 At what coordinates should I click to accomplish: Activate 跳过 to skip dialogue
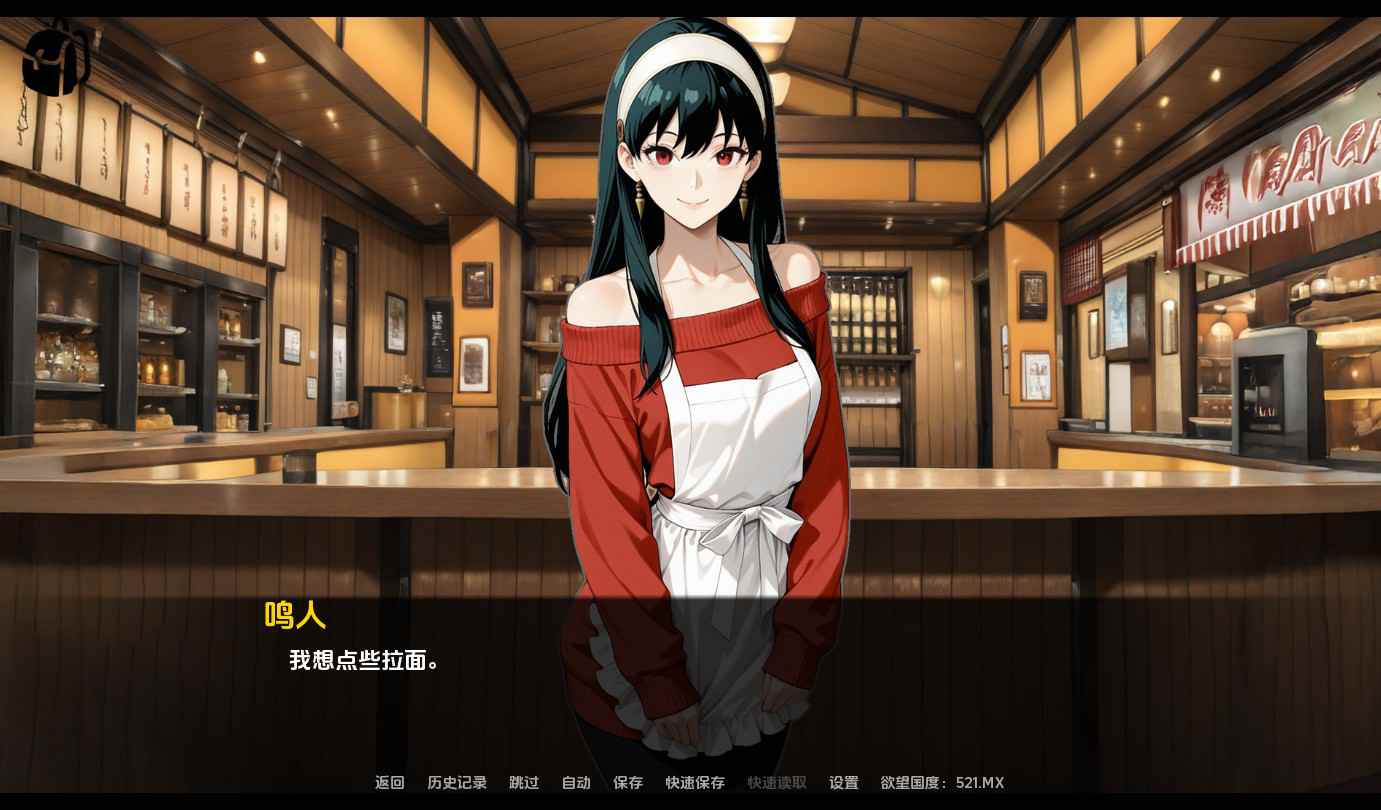pos(524,783)
